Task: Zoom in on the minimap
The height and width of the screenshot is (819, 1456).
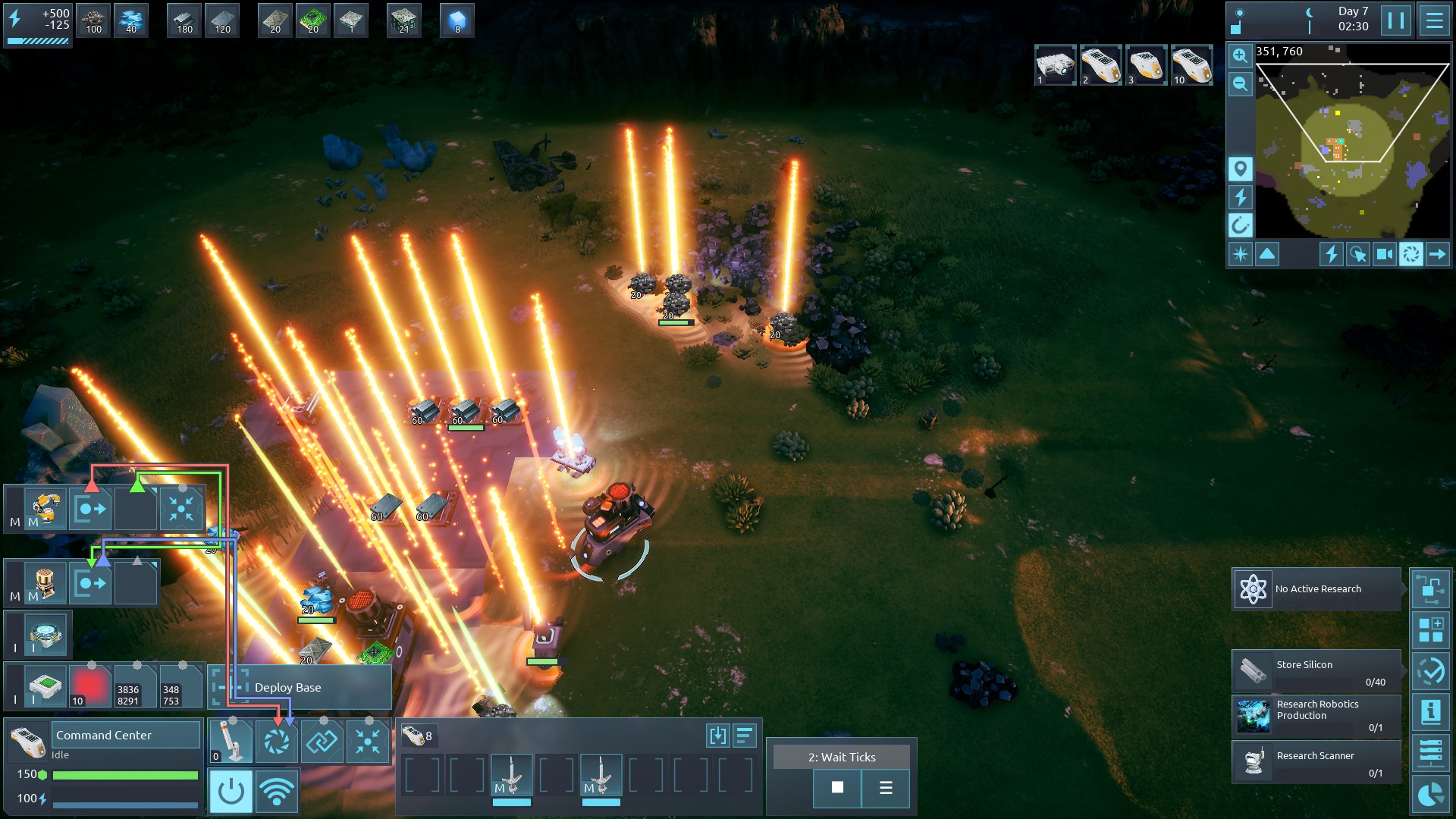Action: tap(1240, 55)
